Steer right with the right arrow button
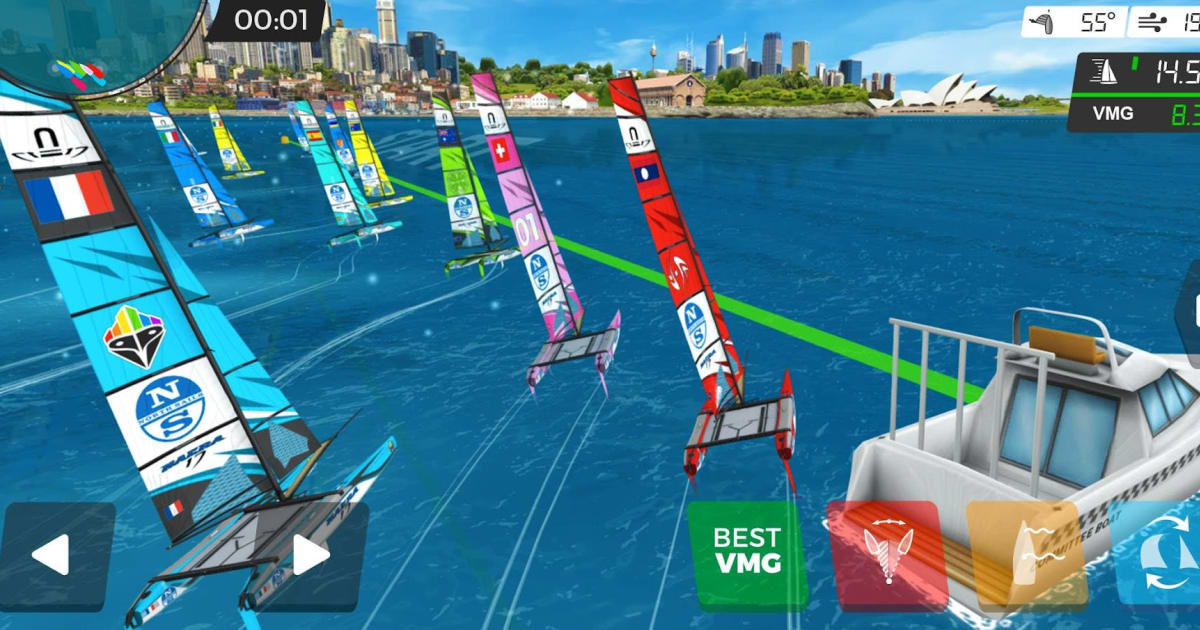 coord(313,556)
